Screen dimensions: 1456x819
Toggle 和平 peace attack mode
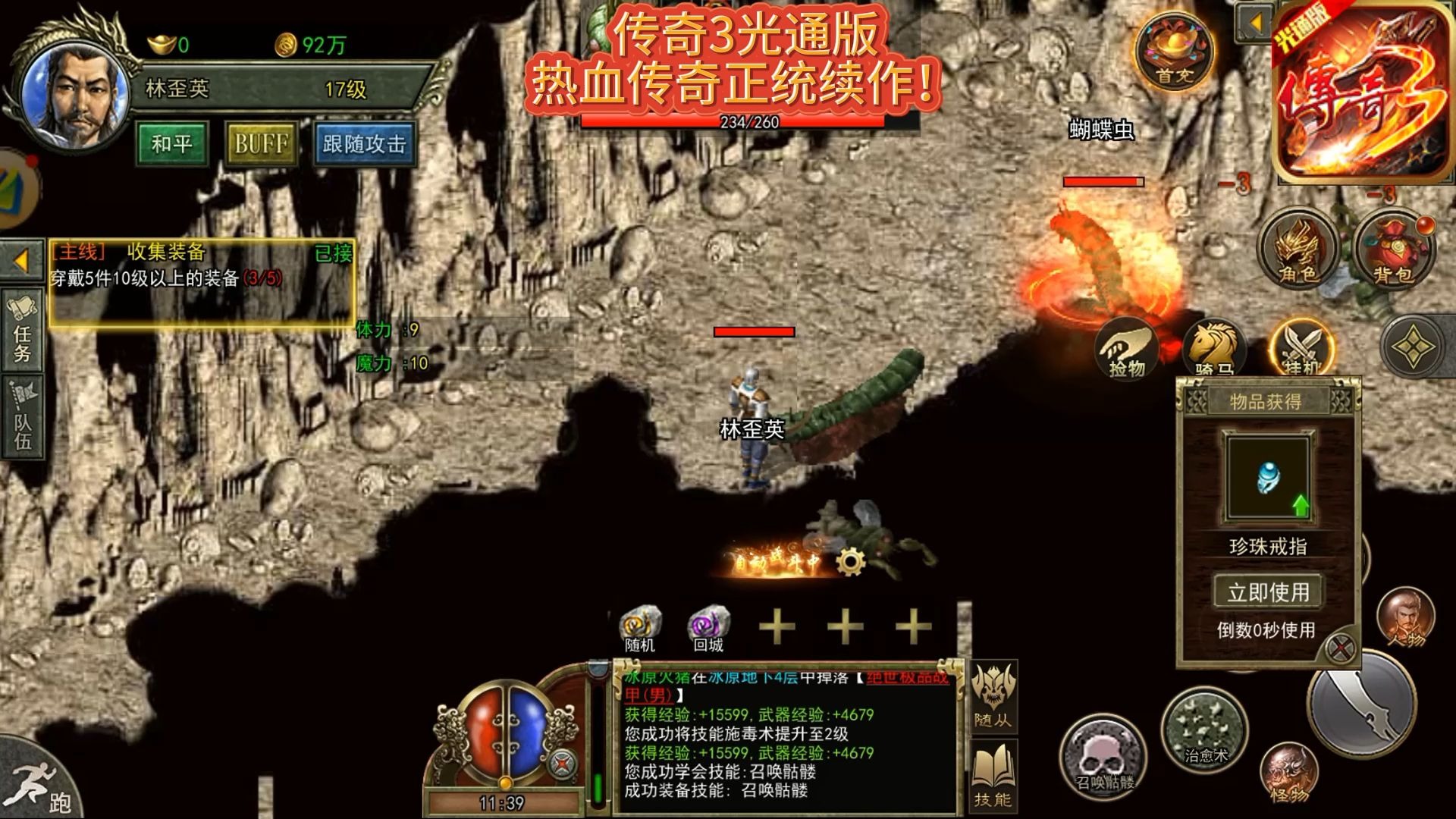[171, 145]
